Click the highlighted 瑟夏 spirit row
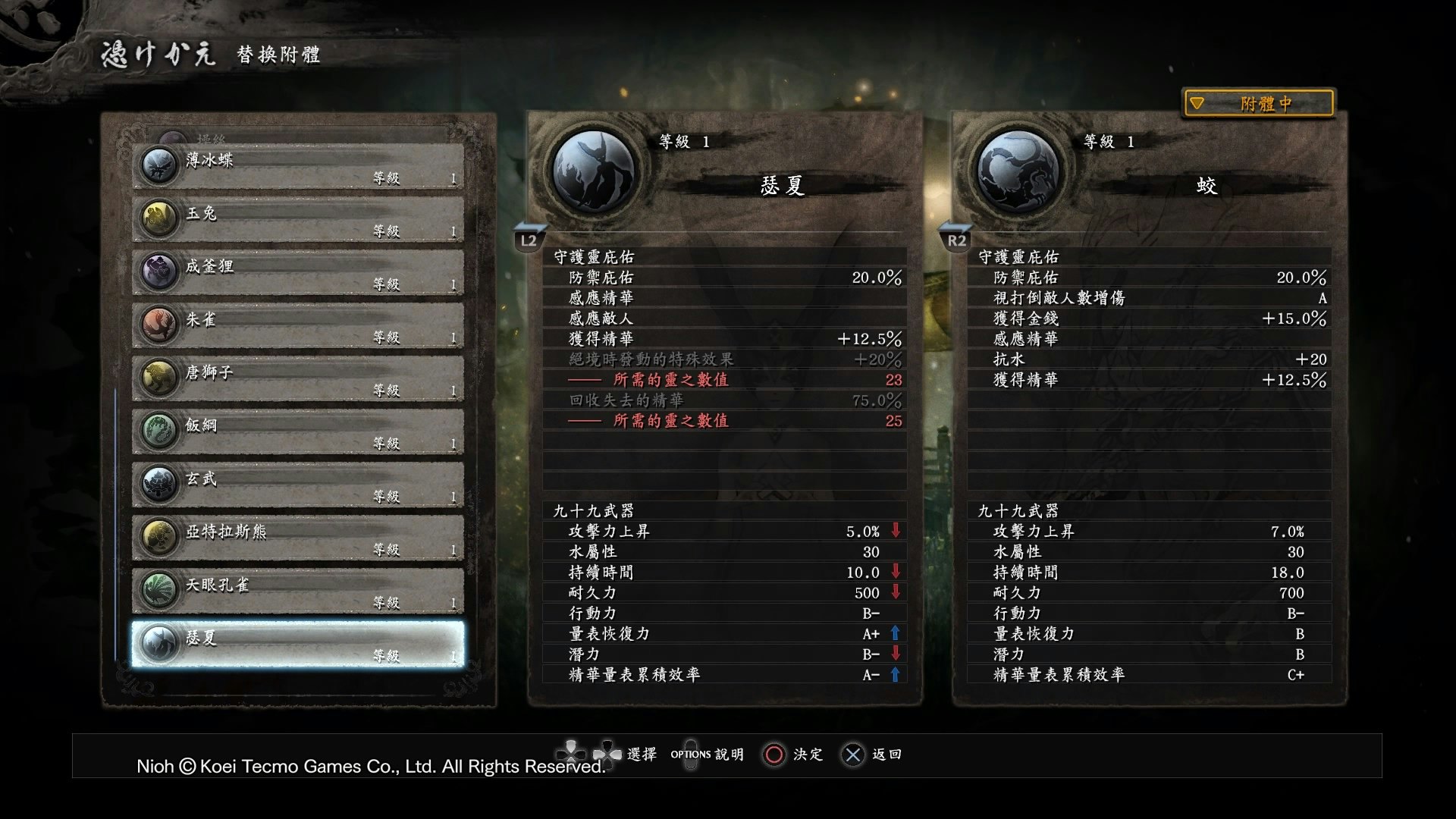1456x819 pixels. point(298,644)
